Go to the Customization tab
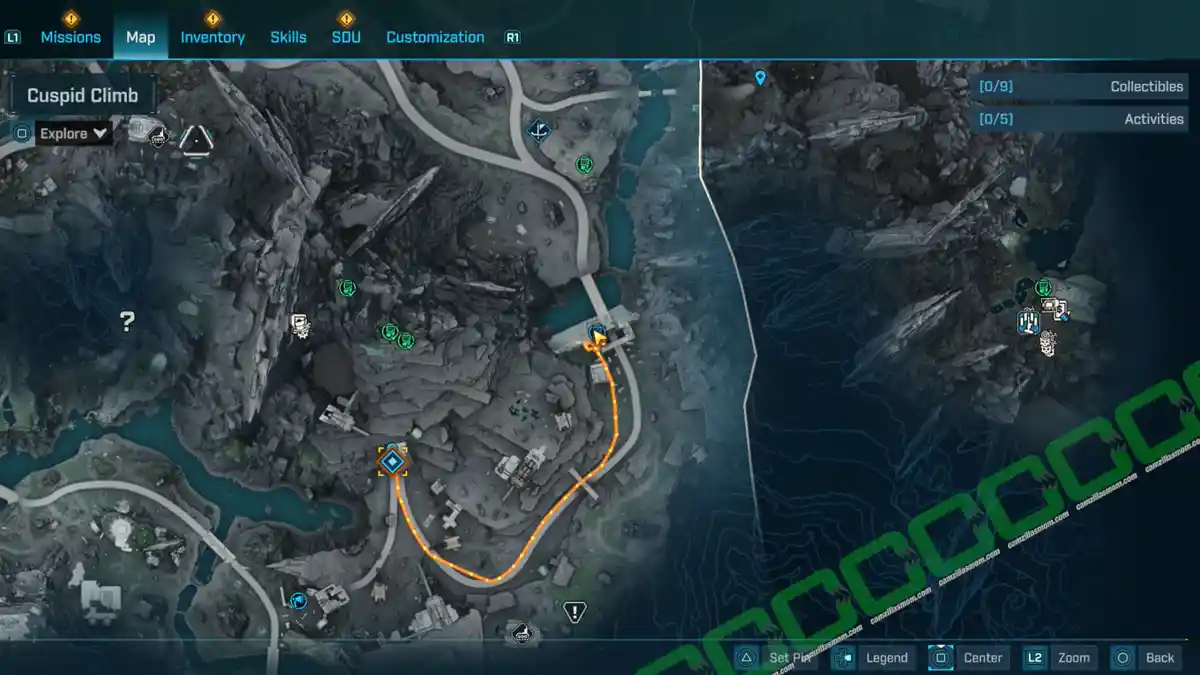Viewport: 1200px width, 675px height. click(x=435, y=37)
